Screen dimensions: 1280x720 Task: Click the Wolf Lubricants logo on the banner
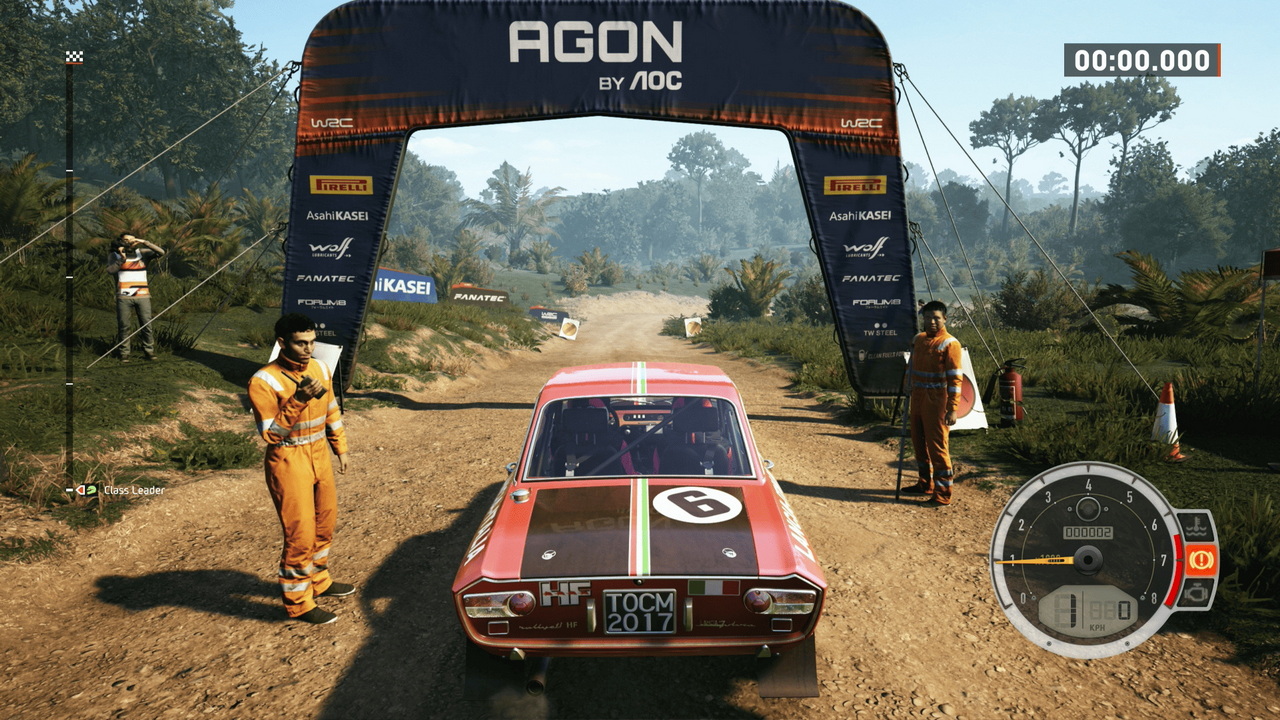330,248
